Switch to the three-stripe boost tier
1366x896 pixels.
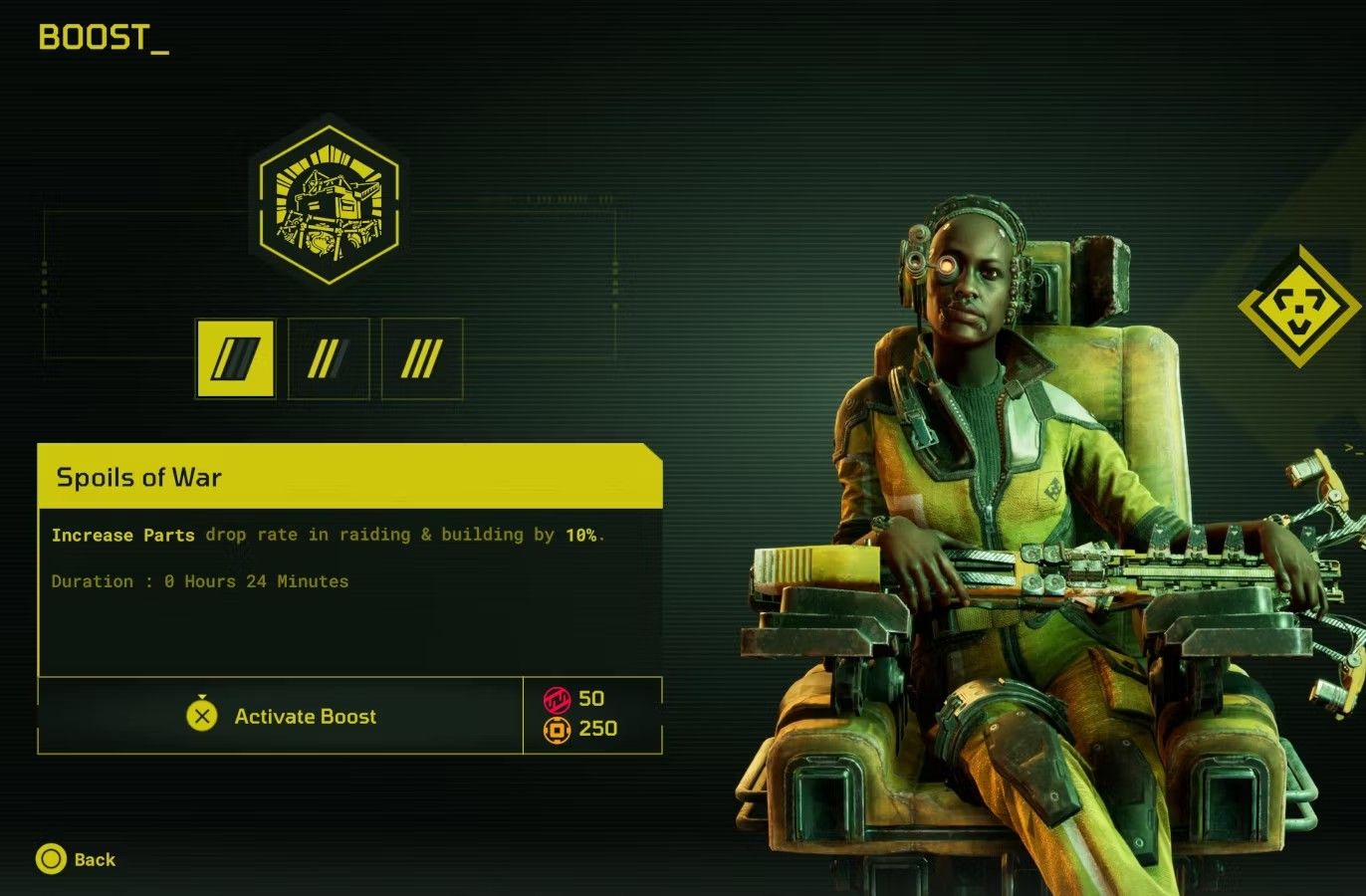click(x=422, y=358)
